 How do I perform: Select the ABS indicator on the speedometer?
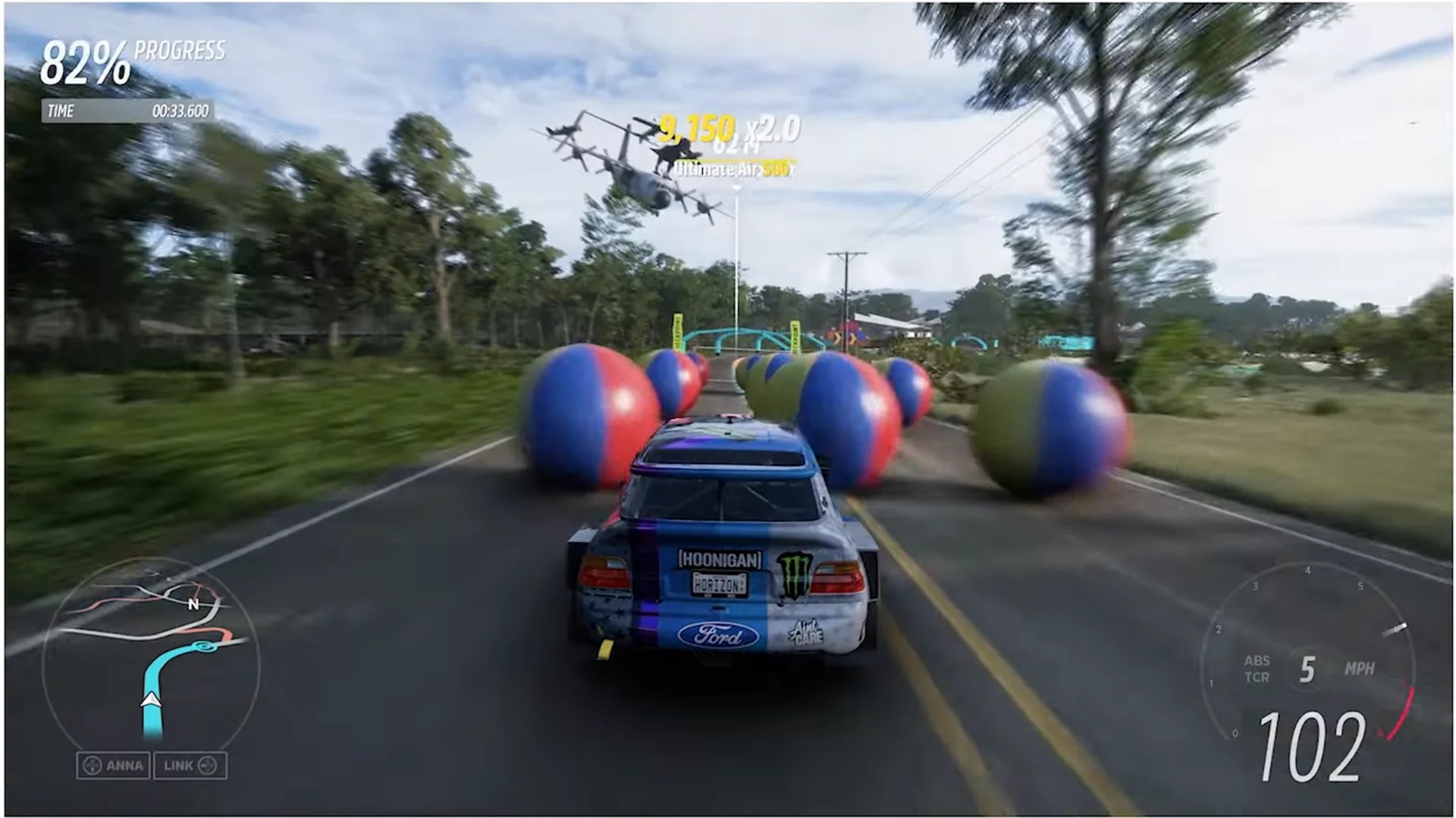pos(1258,660)
